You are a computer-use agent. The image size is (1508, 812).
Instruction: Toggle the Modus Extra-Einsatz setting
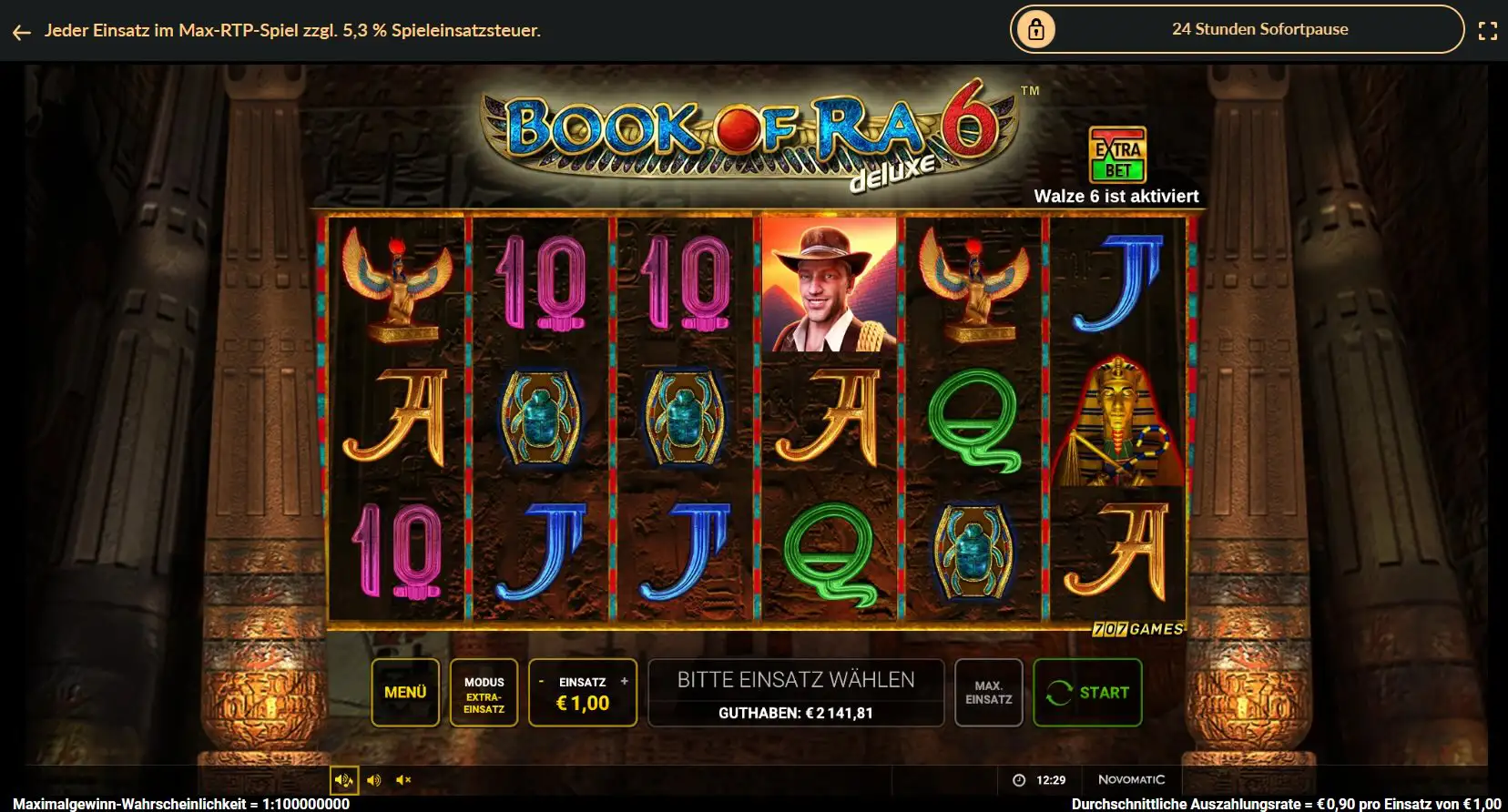(484, 692)
